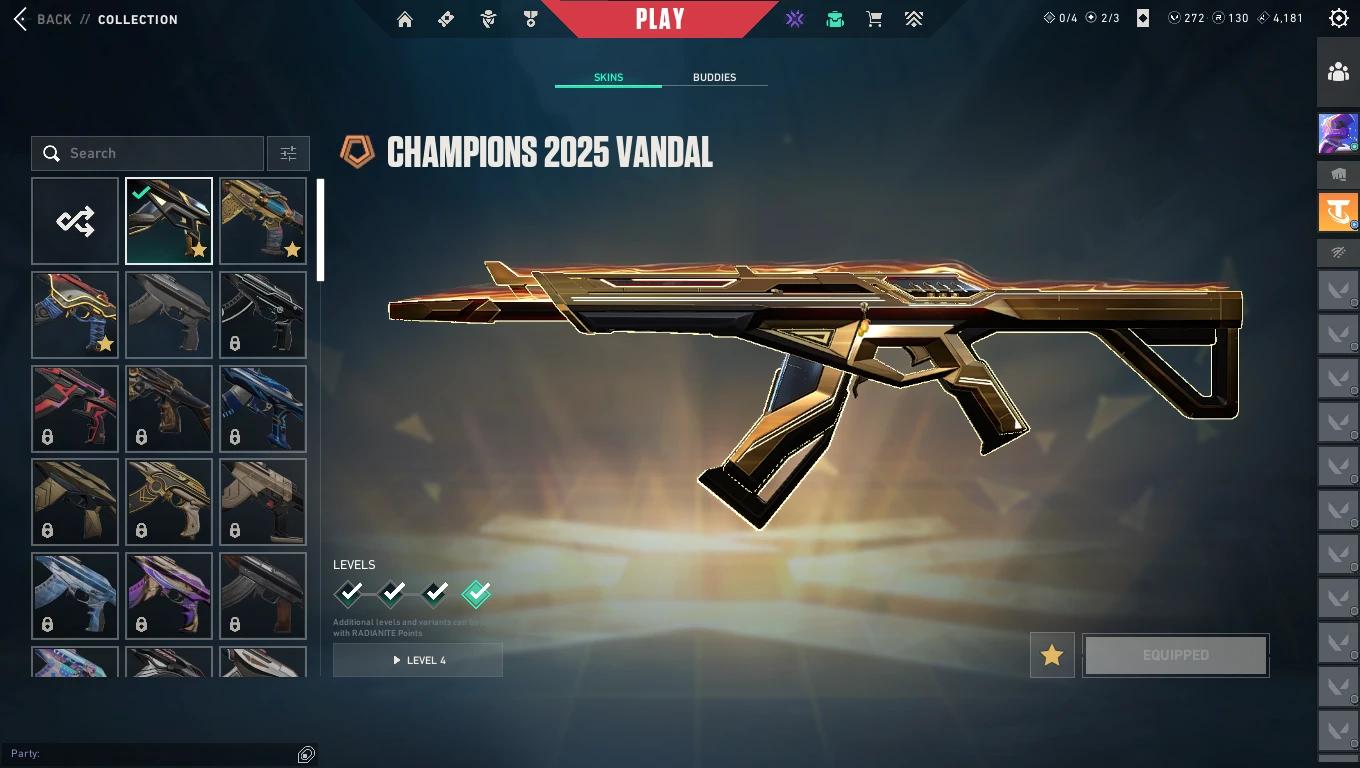Play the Level 4 preview video
This screenshot has height=768, width=1360.
click(x=418, y=660)
